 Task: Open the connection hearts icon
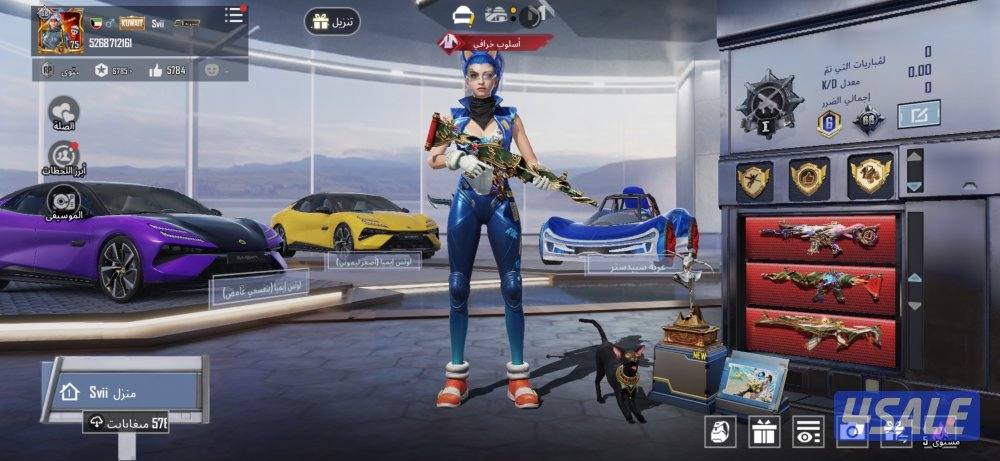point(64,111)
